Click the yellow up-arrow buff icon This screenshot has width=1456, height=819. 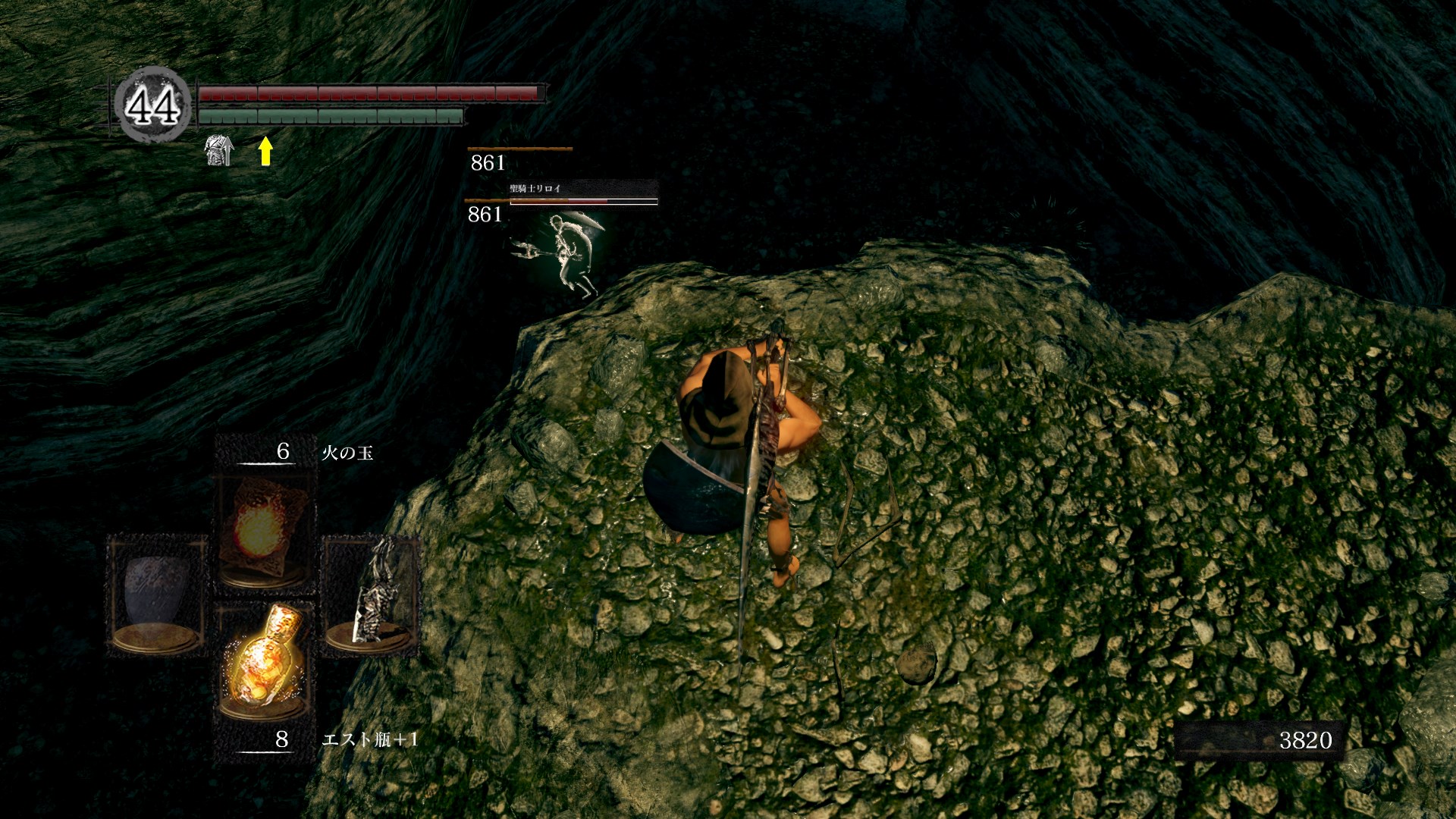point(265,151)
